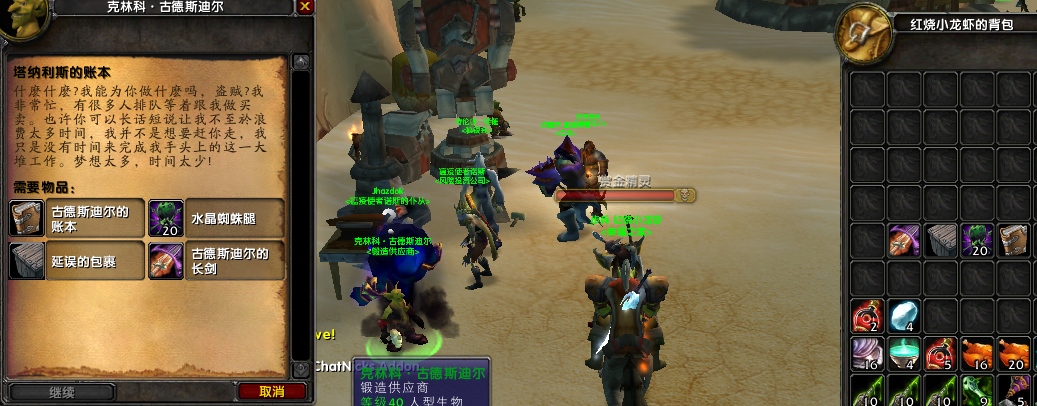
Task: Click the 取消 (Cancel) button
Action: [x=271, y=391]
